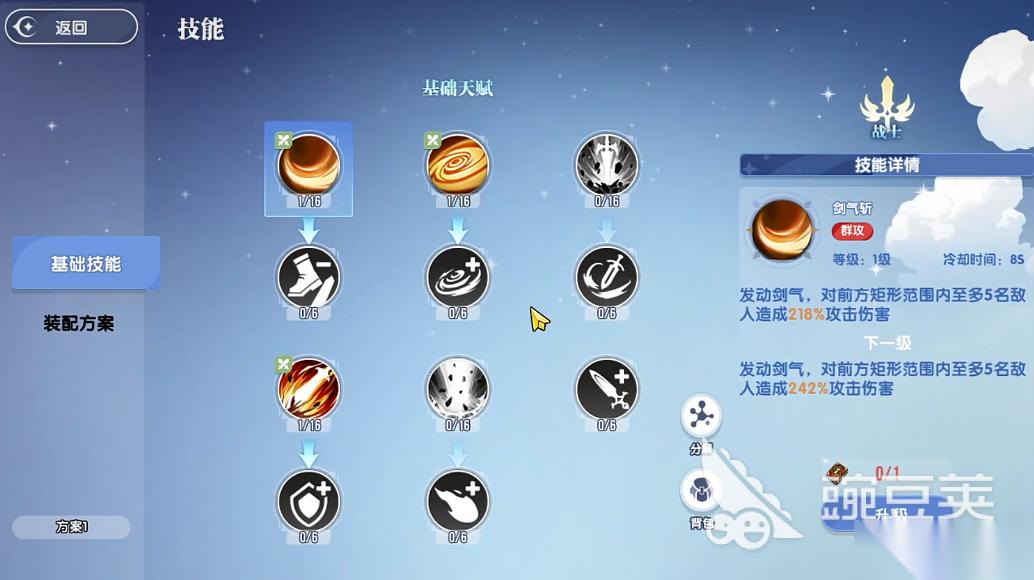Pick the boot with minus sign talent
Image resolution: width=1034 pixels, height=580 pixels.
(309, 277)
